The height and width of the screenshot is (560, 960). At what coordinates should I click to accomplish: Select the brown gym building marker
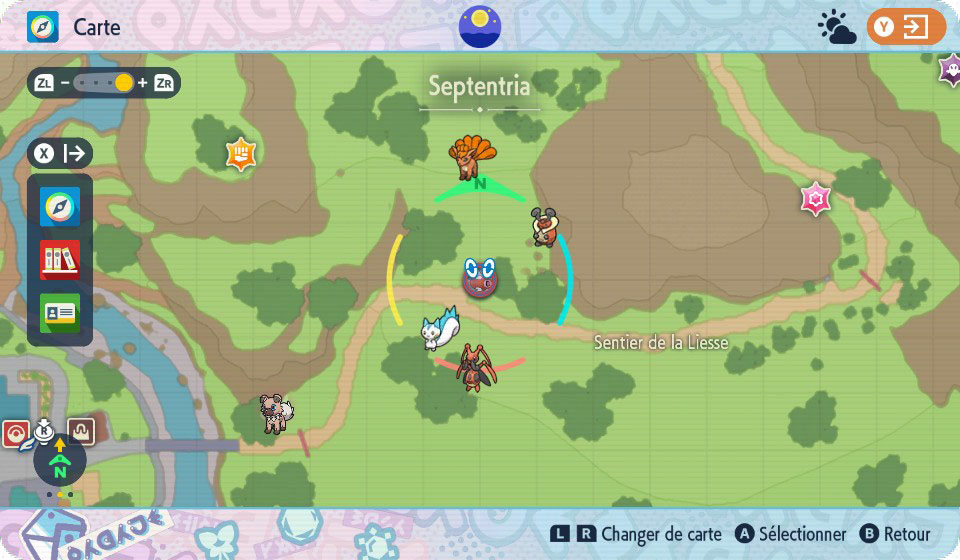81,432
